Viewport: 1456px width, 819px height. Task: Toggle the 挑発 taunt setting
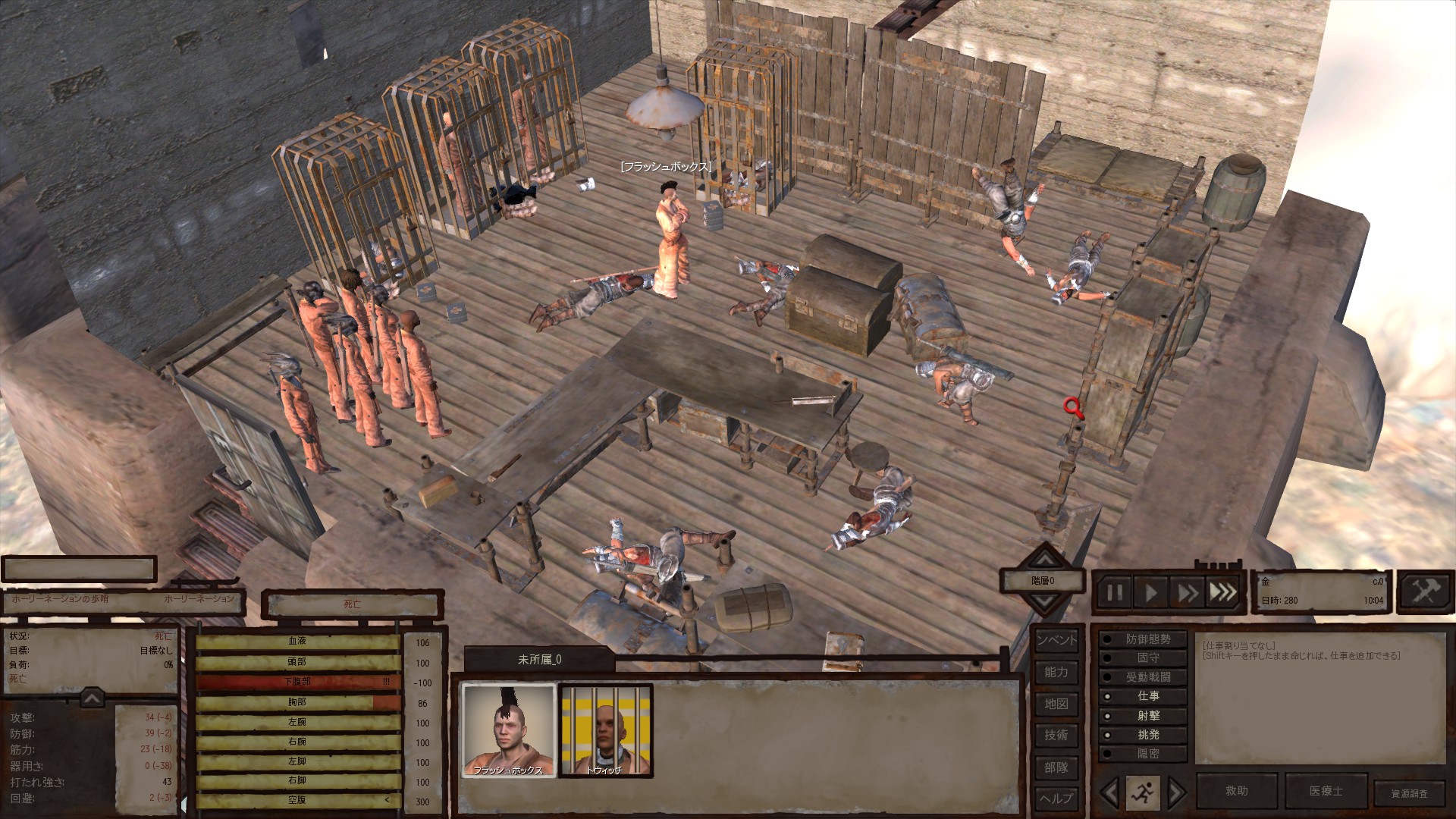[1142, 735]
